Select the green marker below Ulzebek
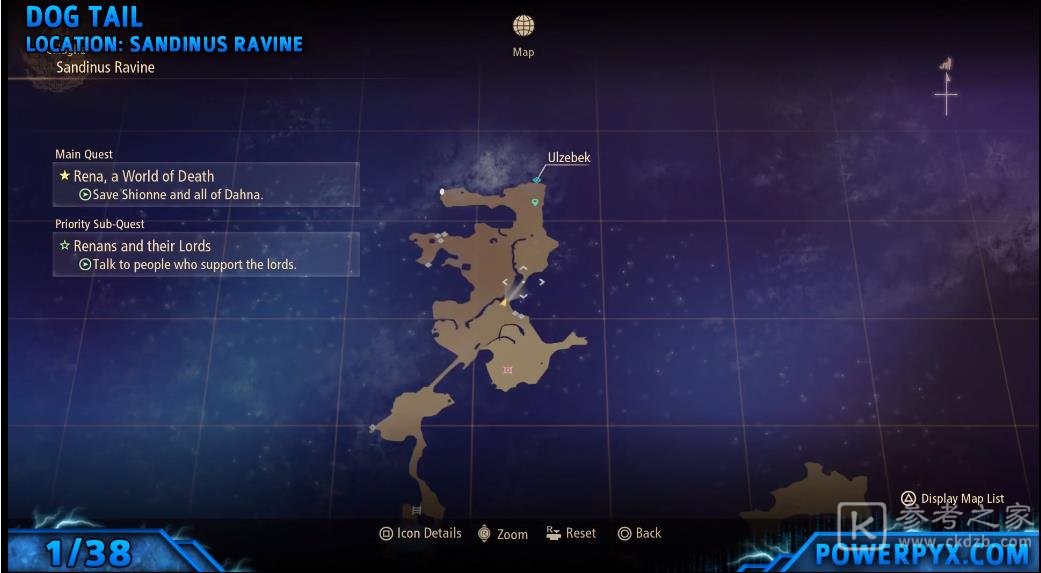 tap(535, 202)
